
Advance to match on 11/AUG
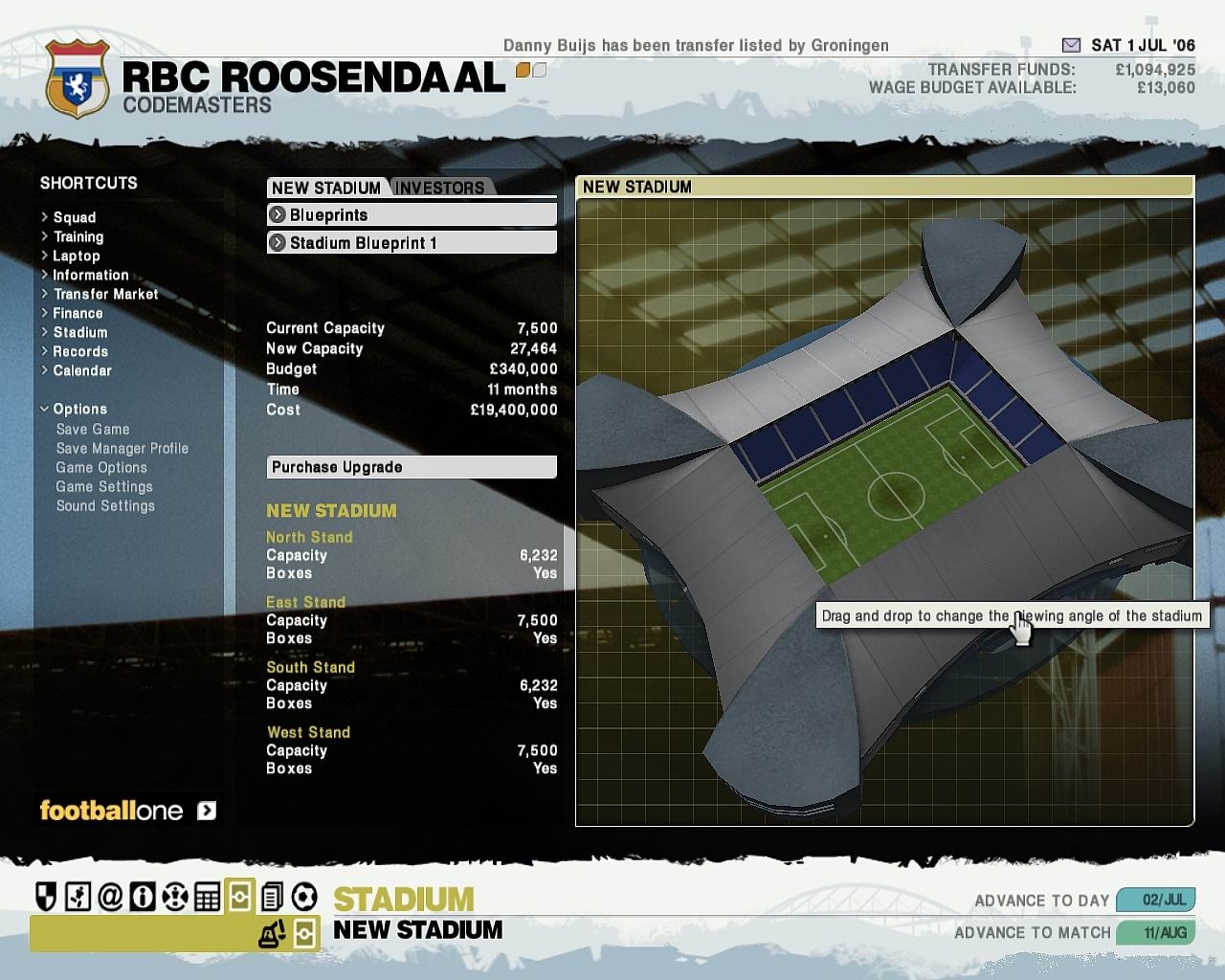tap(1155, 932)
